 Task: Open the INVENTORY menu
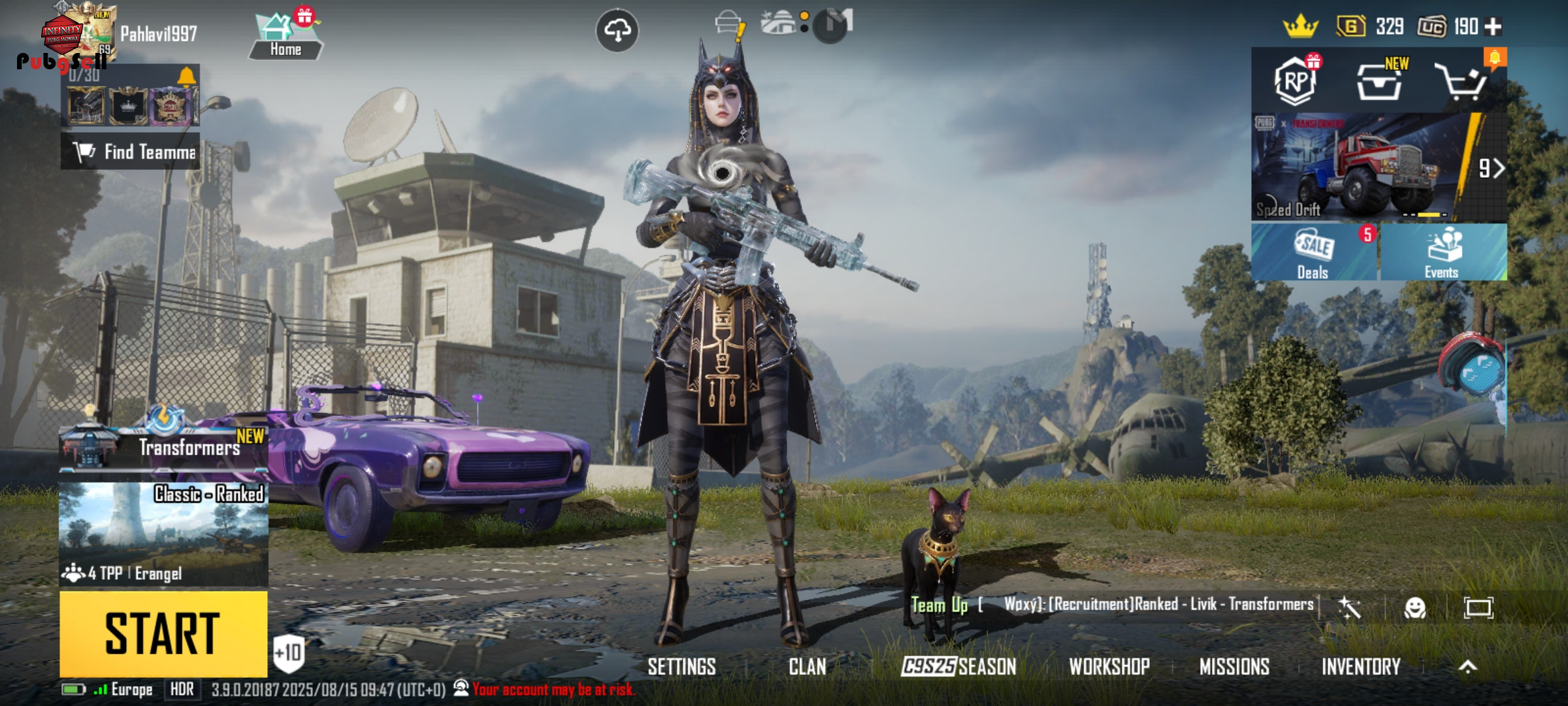click(1361, 667)
